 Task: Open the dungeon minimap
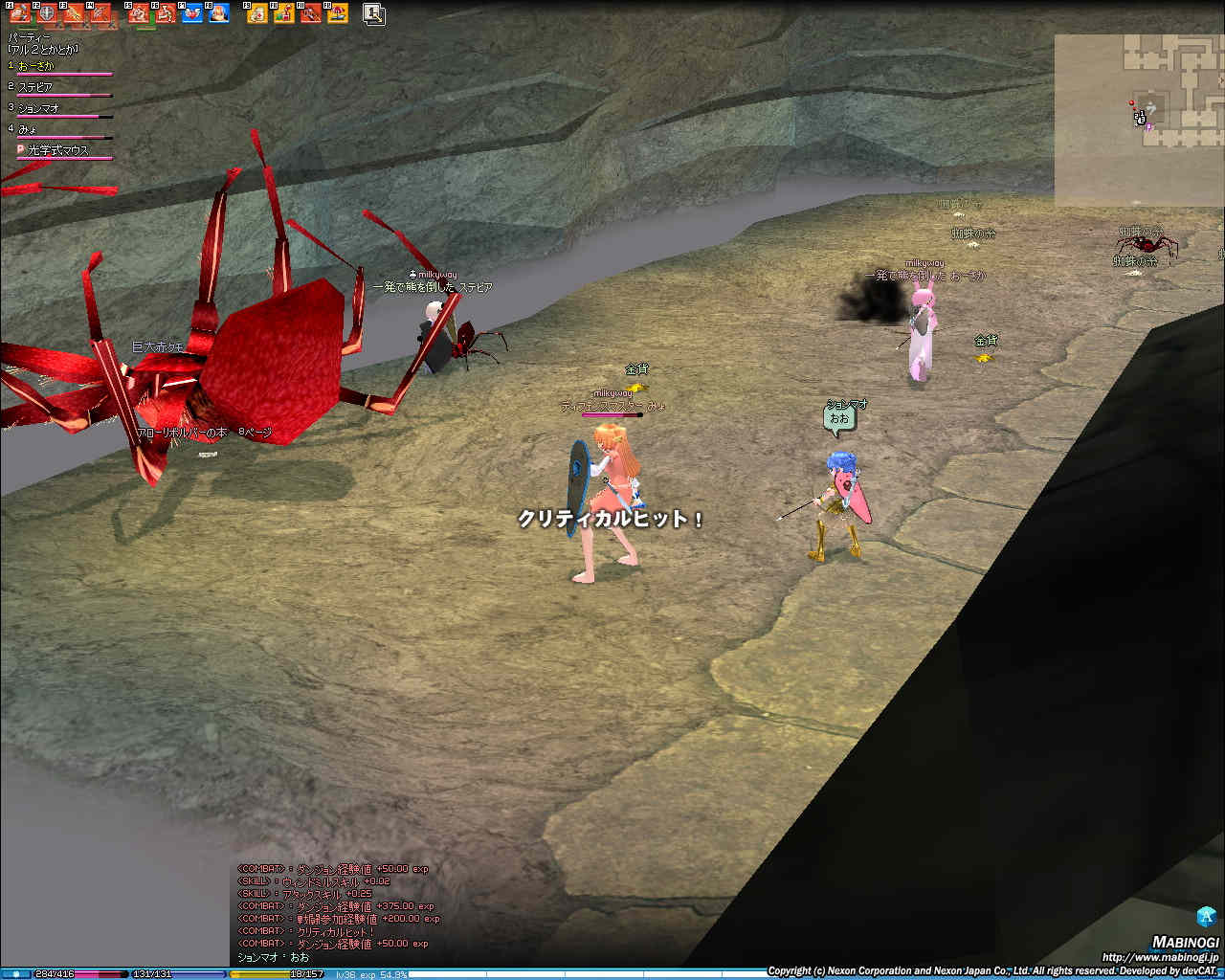1139,120
